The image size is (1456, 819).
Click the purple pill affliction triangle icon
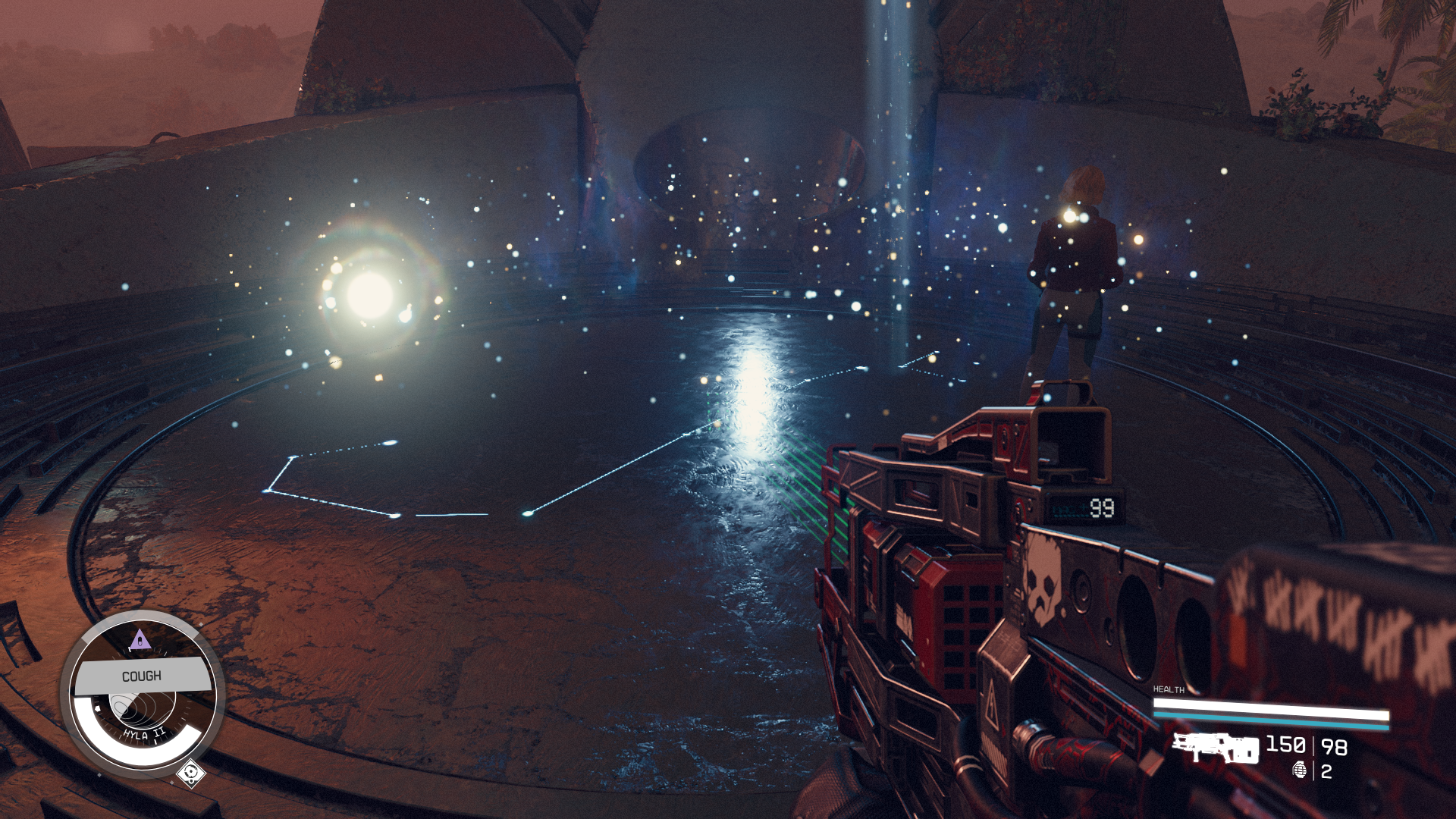[x=140, y=641]
